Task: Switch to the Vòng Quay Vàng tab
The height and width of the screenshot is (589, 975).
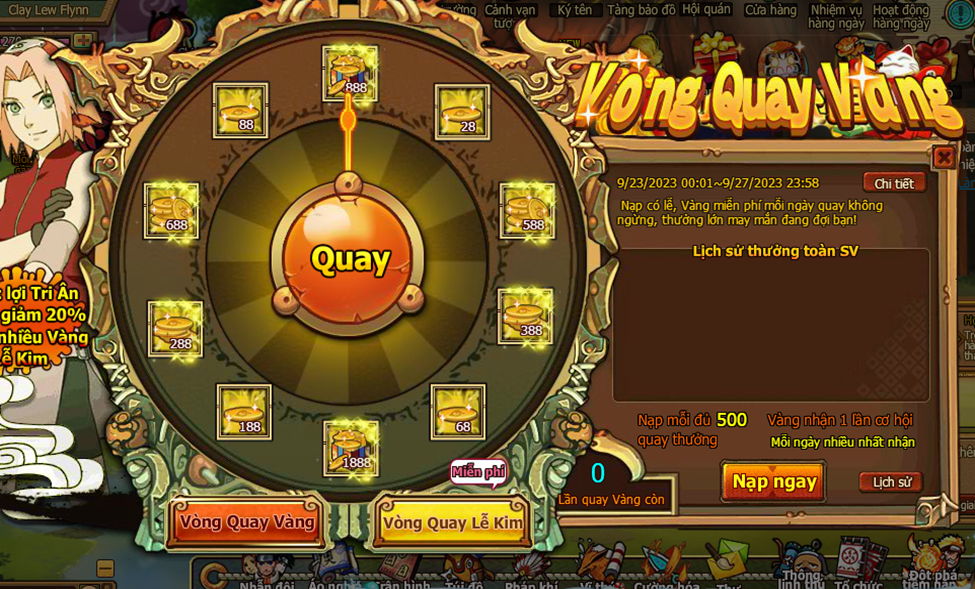Action: click(247, 522)
